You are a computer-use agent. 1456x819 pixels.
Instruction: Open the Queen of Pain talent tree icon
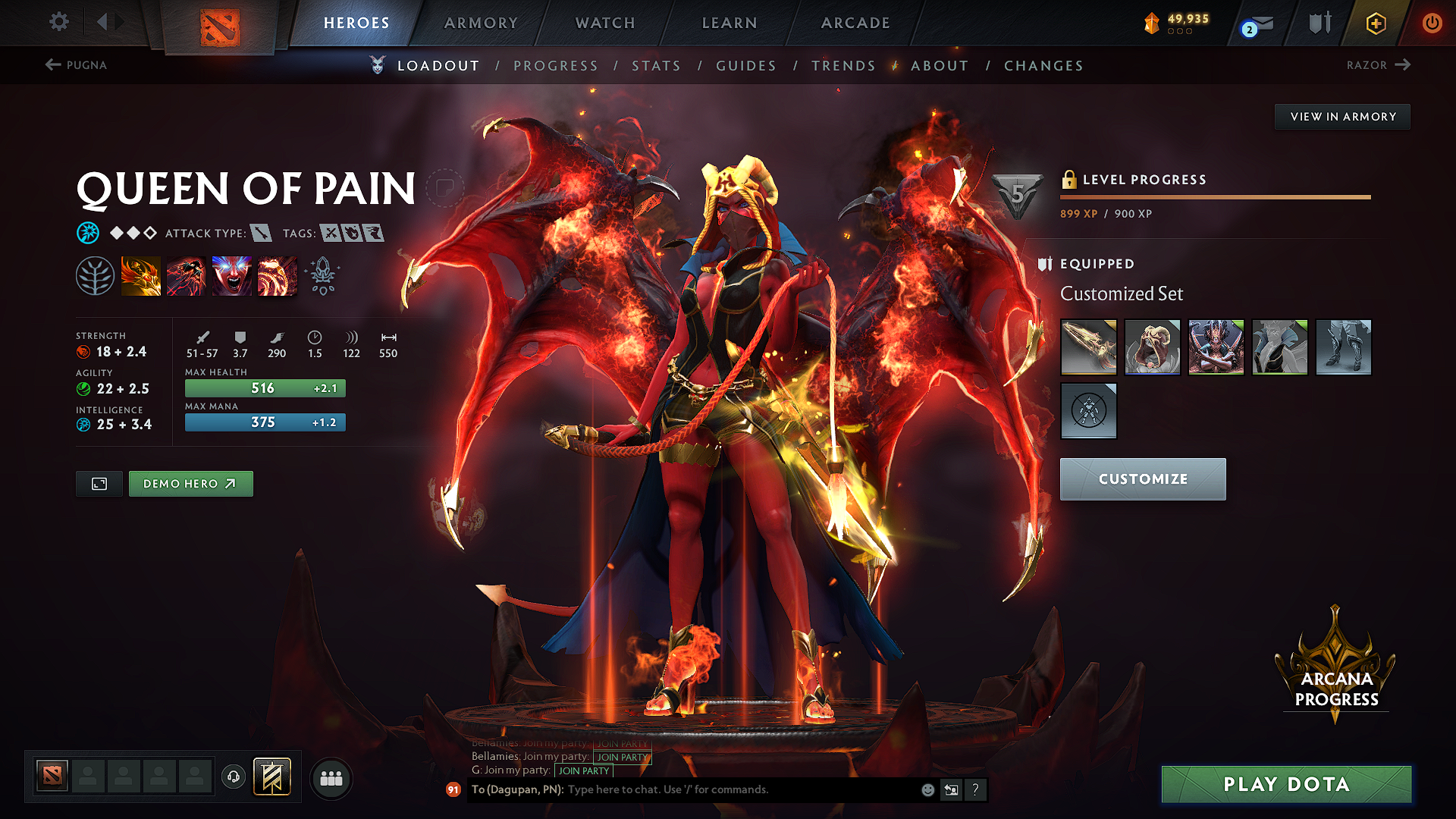pyautogui.click(x=96, y=275)
